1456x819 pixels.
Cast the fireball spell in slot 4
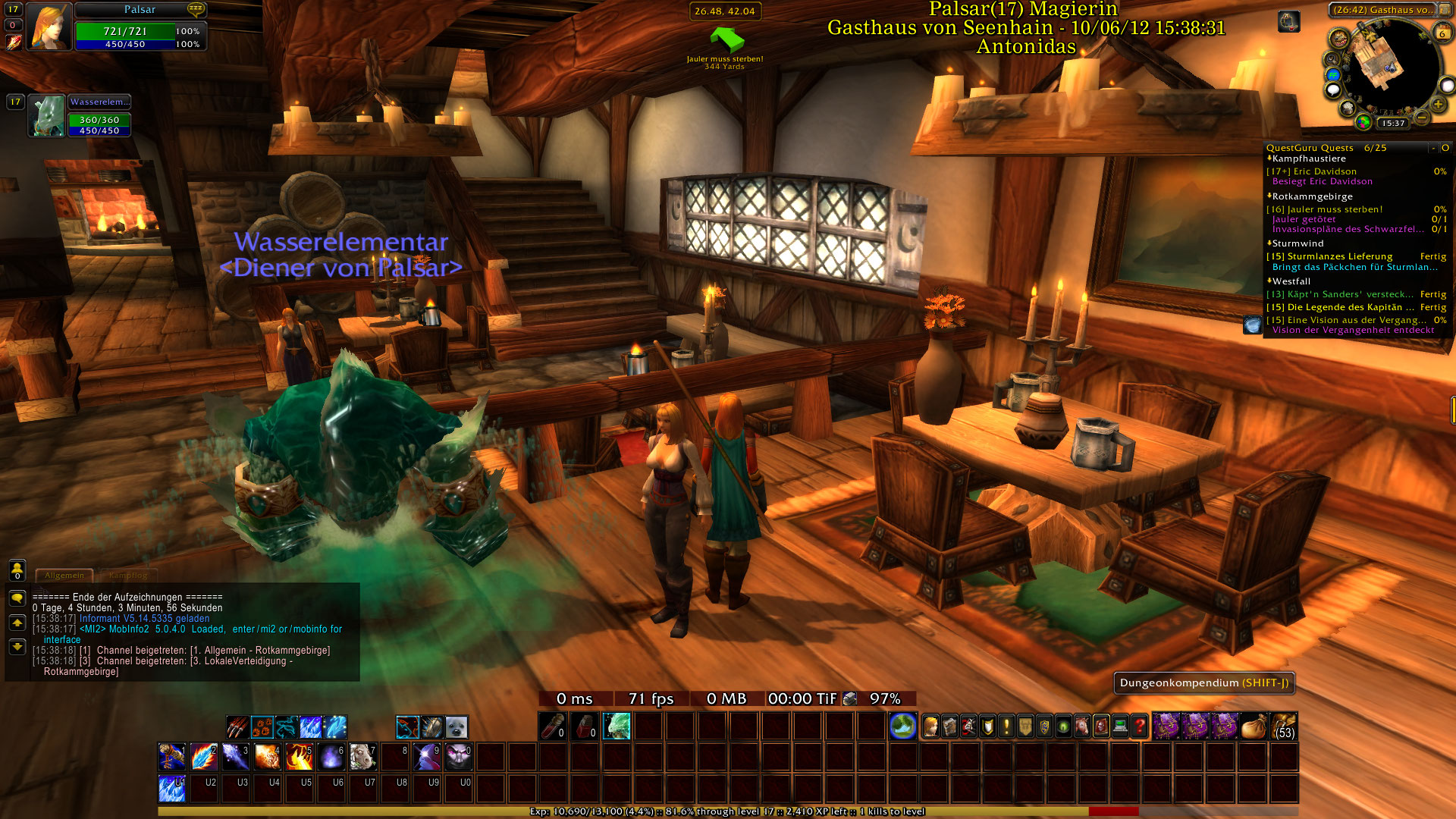[x=267, y=756]
